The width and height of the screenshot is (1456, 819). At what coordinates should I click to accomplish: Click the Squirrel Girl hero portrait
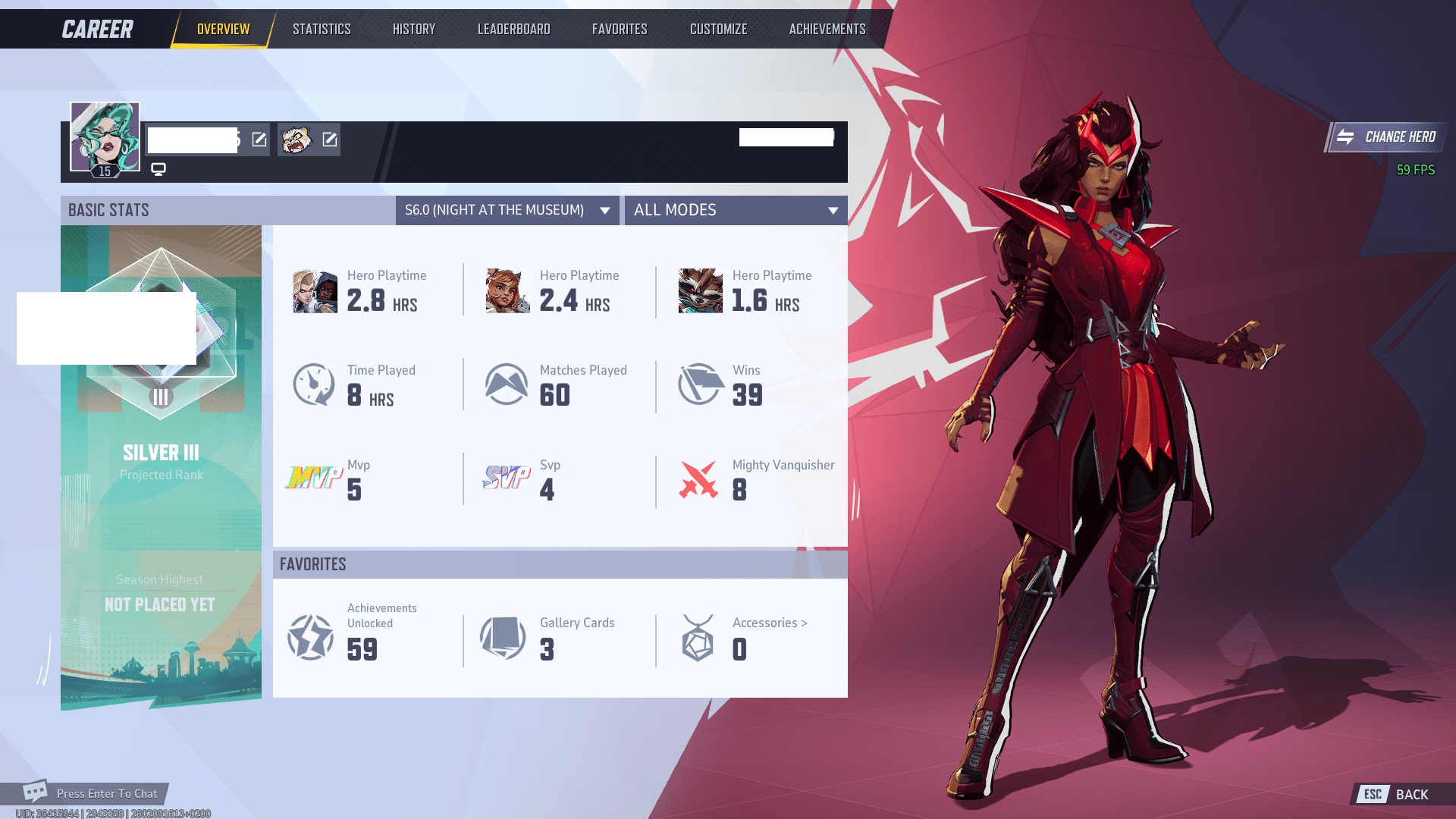pos(507,290)
